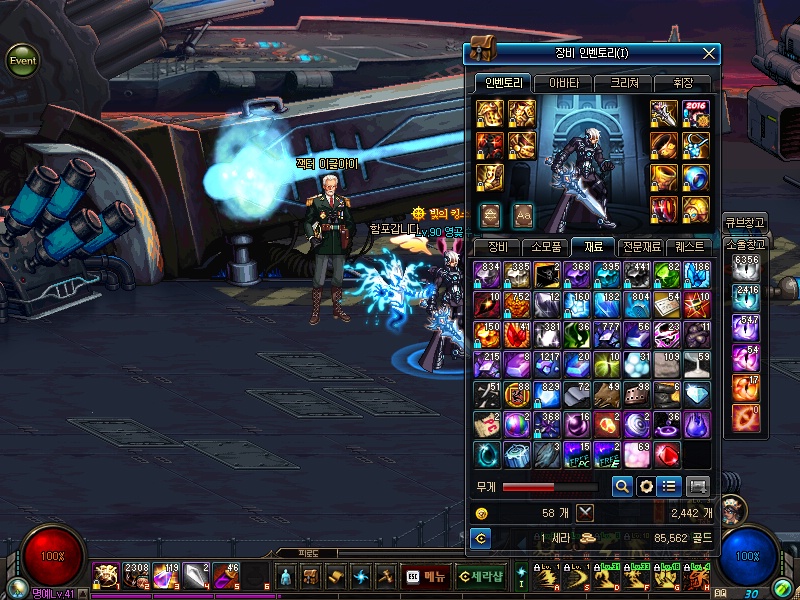Select the white diamond item slot
The image size is (800, 600).
click(697, 394)
